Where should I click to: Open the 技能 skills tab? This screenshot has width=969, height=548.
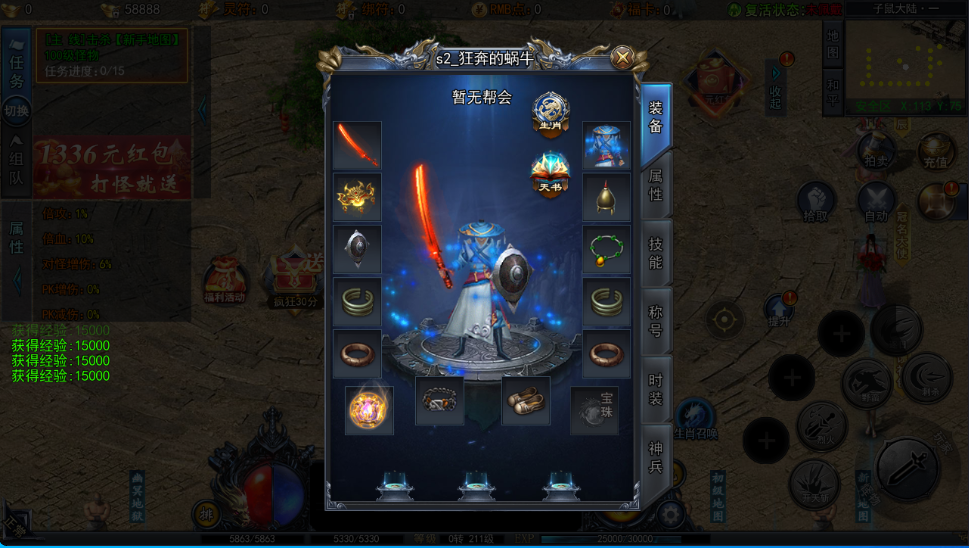click(656, 252)
